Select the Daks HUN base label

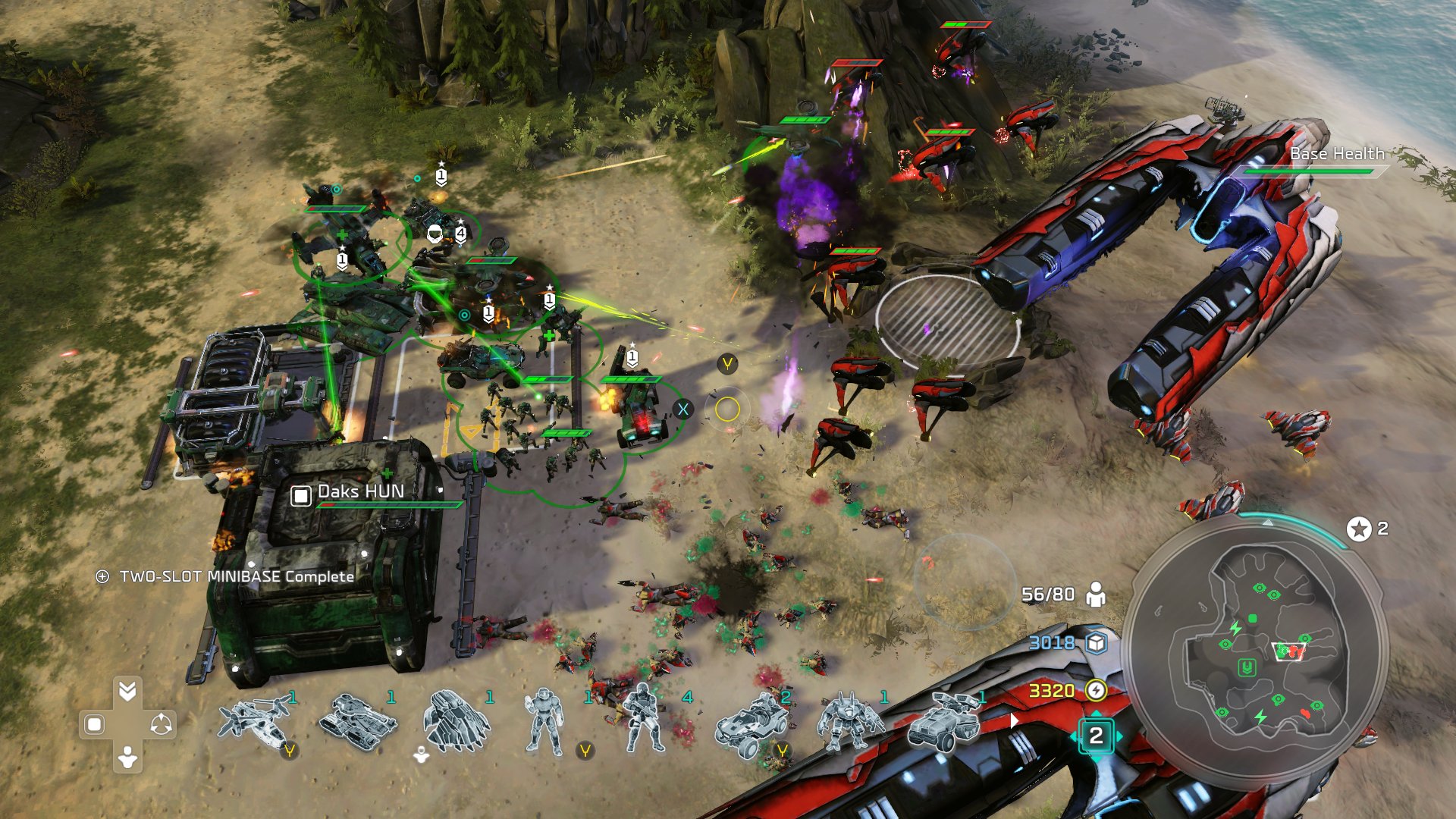(x=360, y=492)
